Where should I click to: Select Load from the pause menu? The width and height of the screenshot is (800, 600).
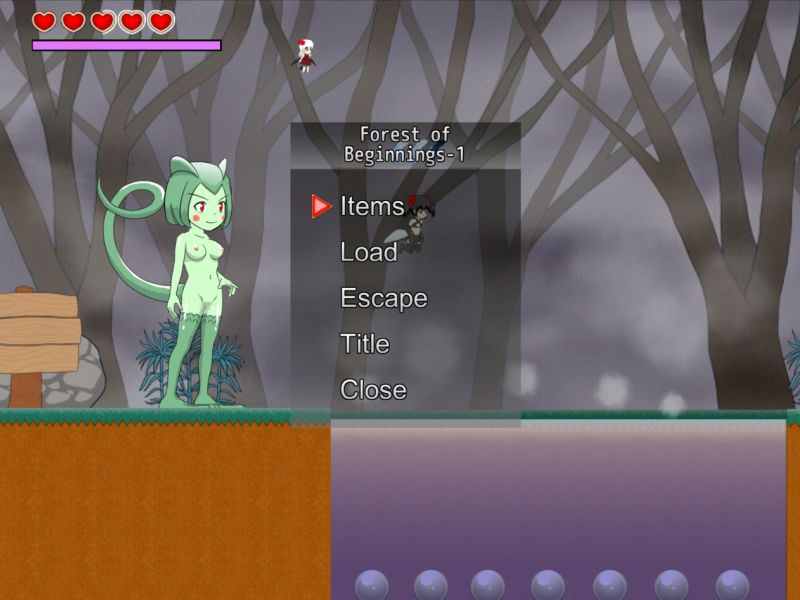[x=368, y=252]
